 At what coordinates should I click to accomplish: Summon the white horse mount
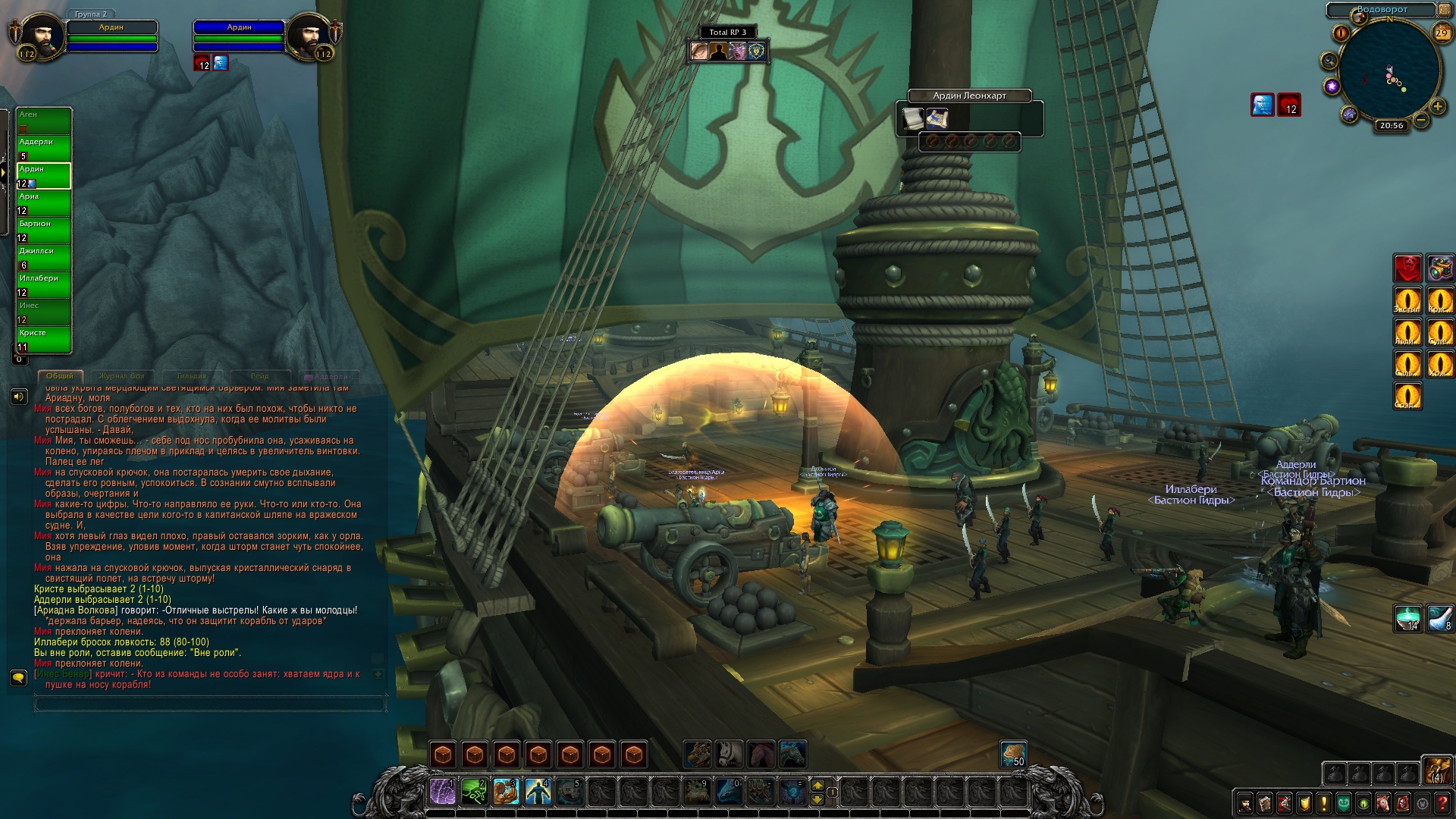(x=730, y=754)
